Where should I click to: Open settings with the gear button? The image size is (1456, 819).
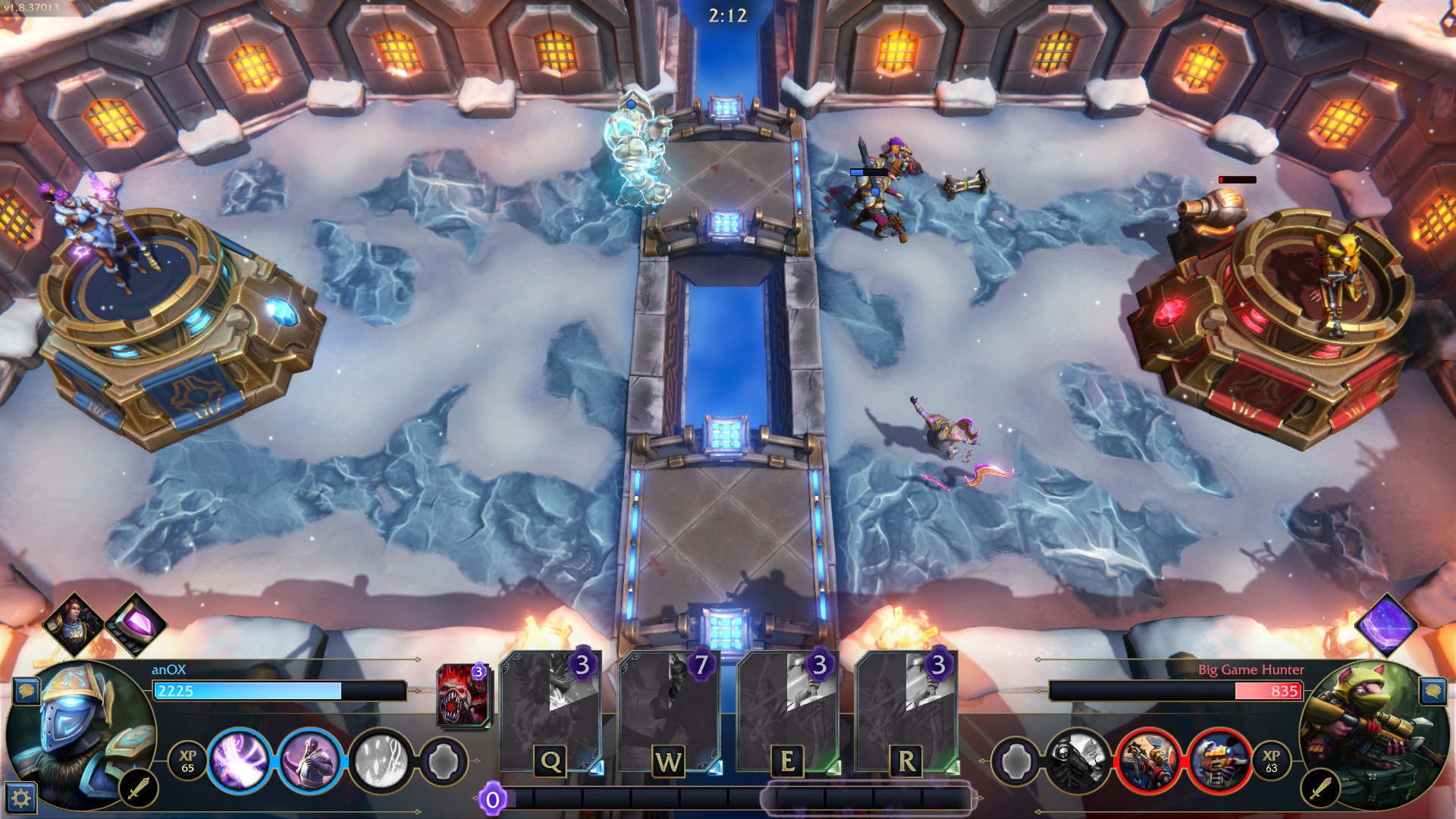pos(21,797)
